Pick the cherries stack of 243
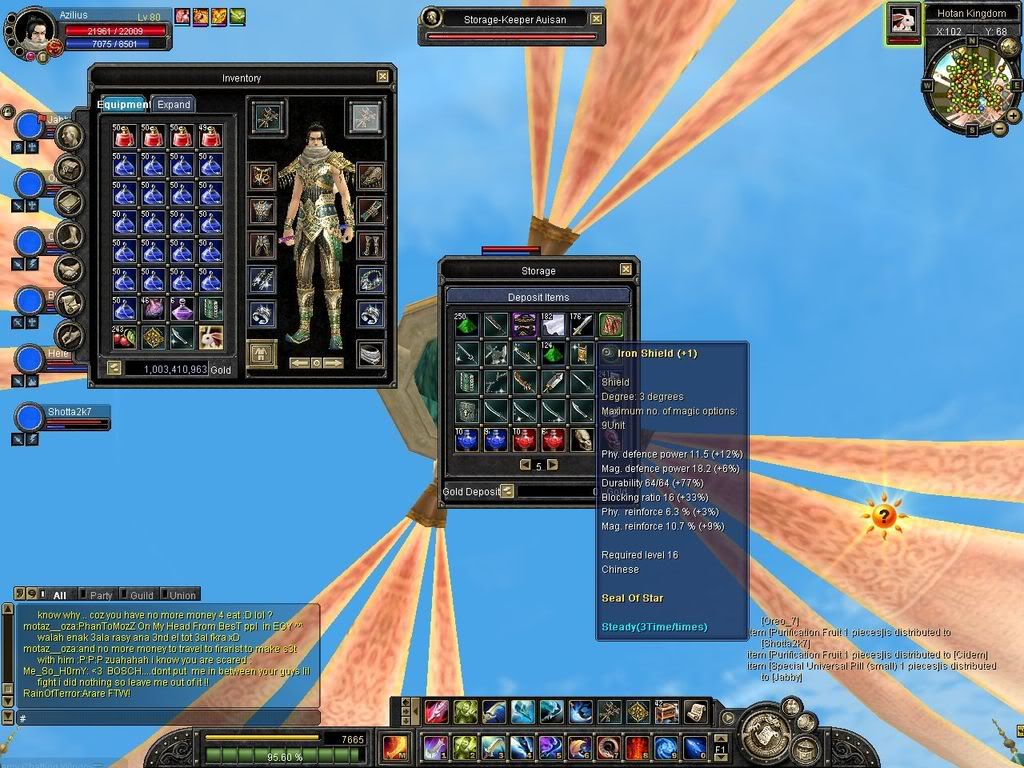This screenshot has height=768, width=1024. [124, 337]
